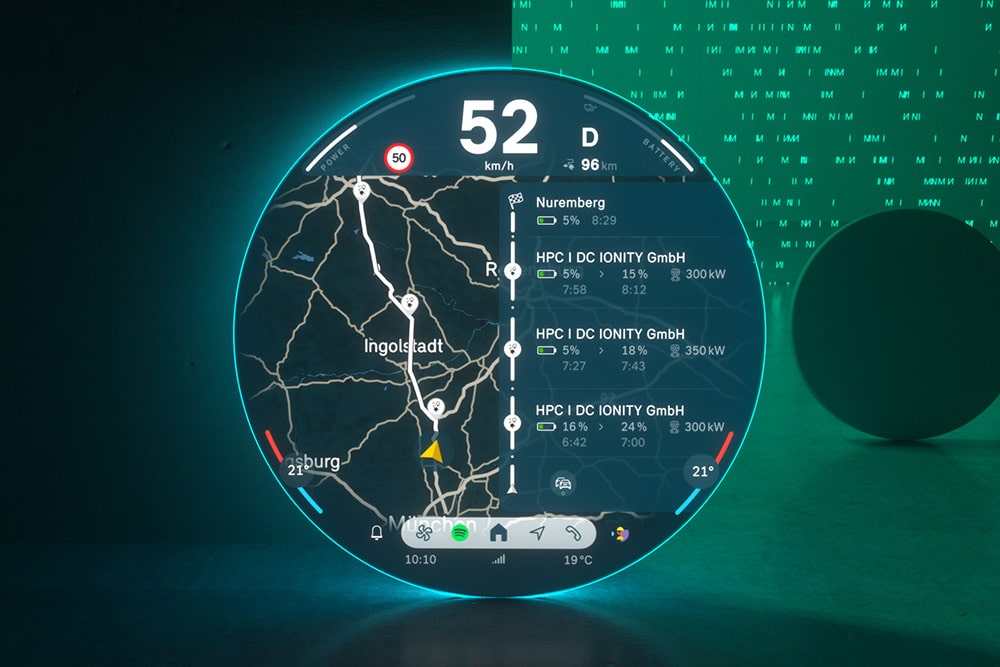The image size is (1000, 667).
Task: Open the climate fan controls
Action: coord(422,533)
